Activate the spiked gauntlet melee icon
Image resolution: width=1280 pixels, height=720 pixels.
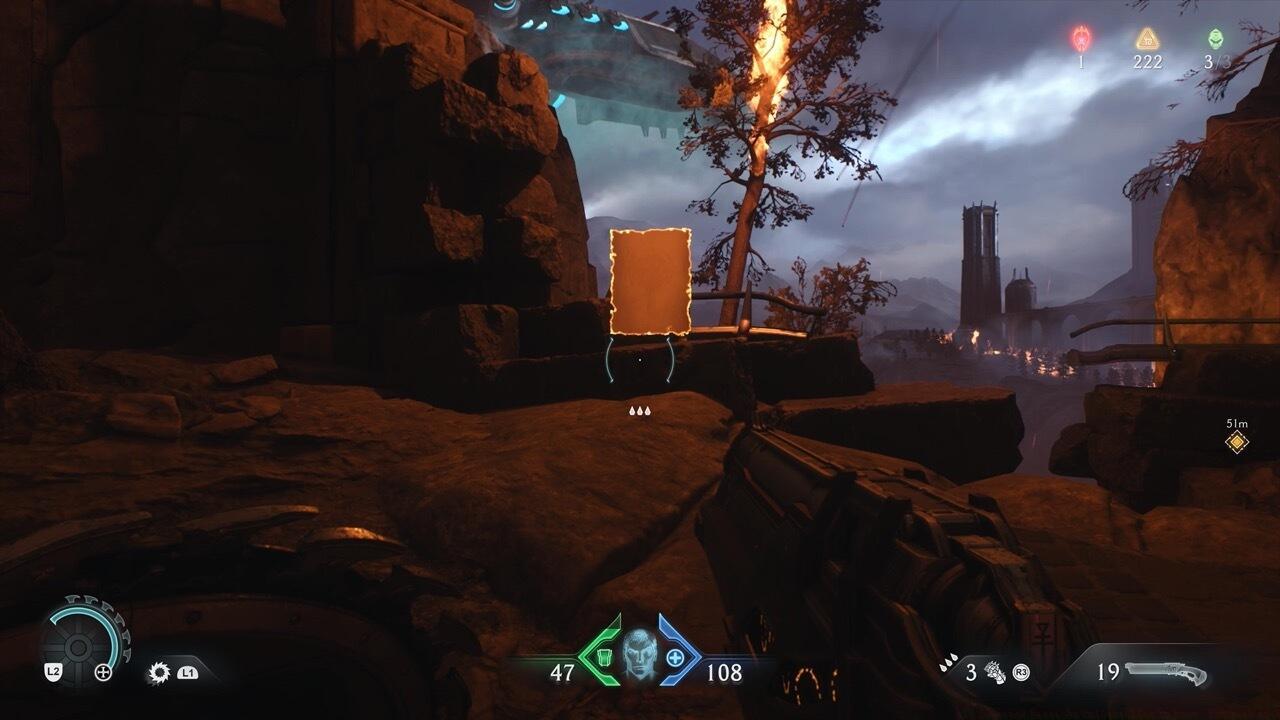(x=993, y=672)
